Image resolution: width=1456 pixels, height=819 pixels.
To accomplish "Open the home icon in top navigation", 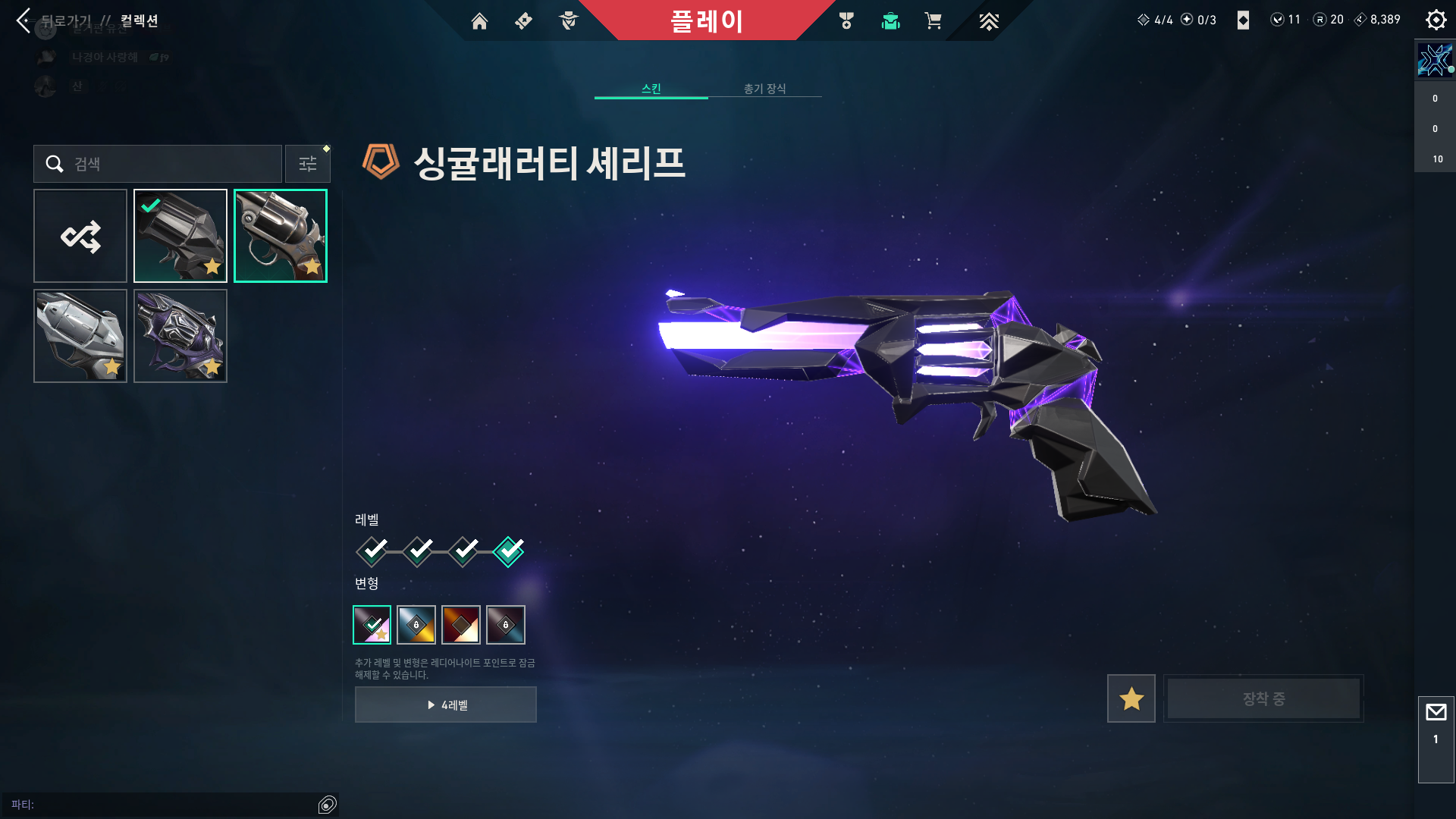I will 479,21.
